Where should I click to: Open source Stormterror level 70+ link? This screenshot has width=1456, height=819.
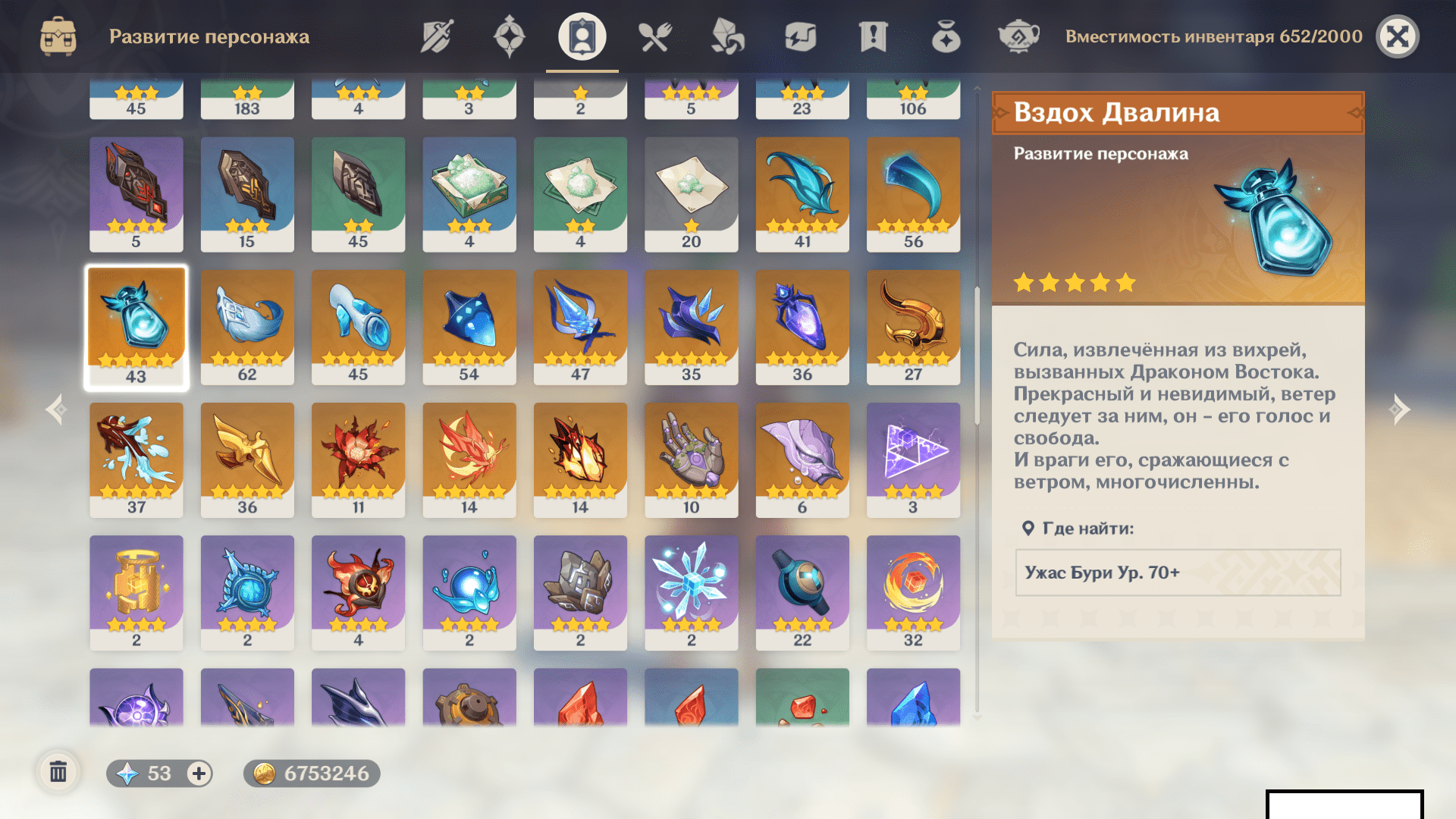pyautogui.click(x=1178, y=573)
